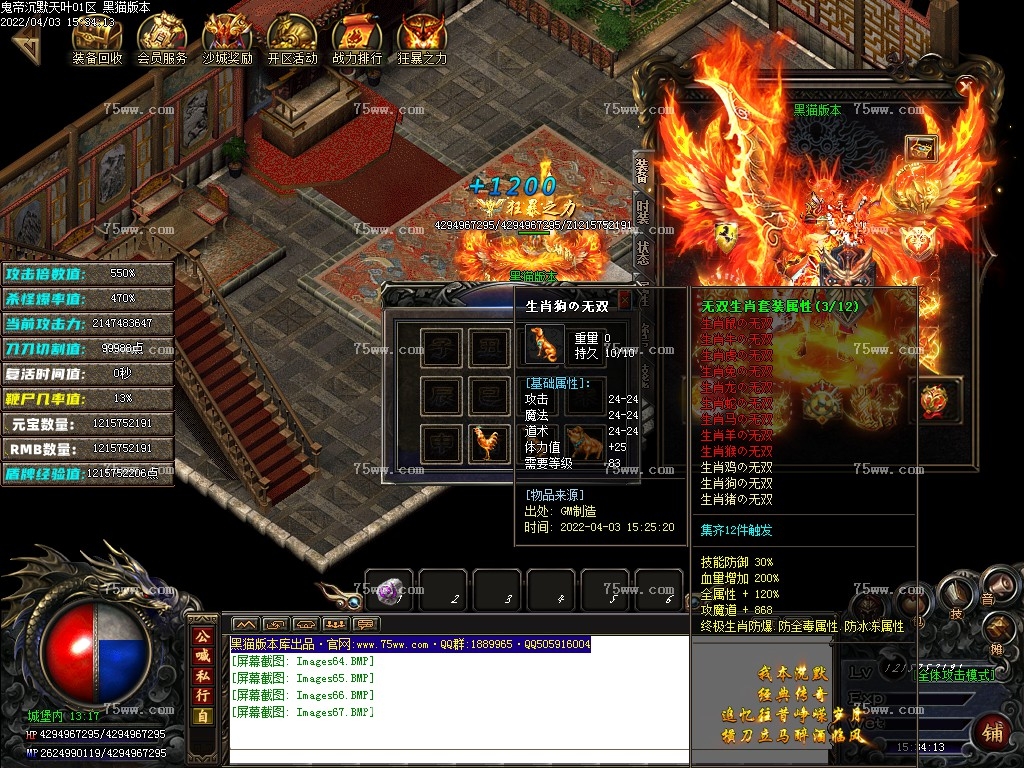1024x768 pixels.
Task: Select the rooster zodiac item slot
Action: 489,443
